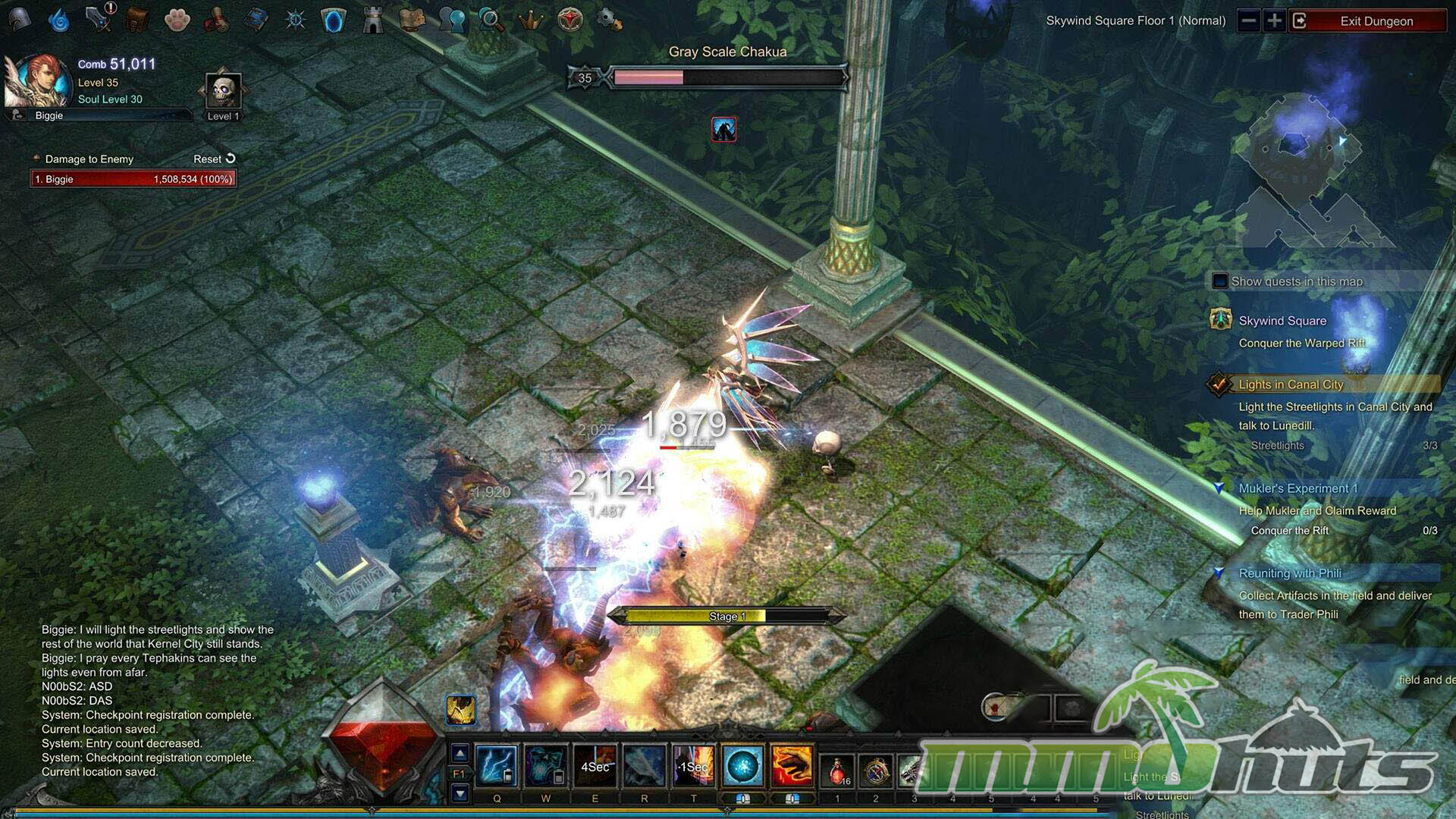Zoom out the minimap with the minus button
The image size is (1456, 819).
point(1248,21)
